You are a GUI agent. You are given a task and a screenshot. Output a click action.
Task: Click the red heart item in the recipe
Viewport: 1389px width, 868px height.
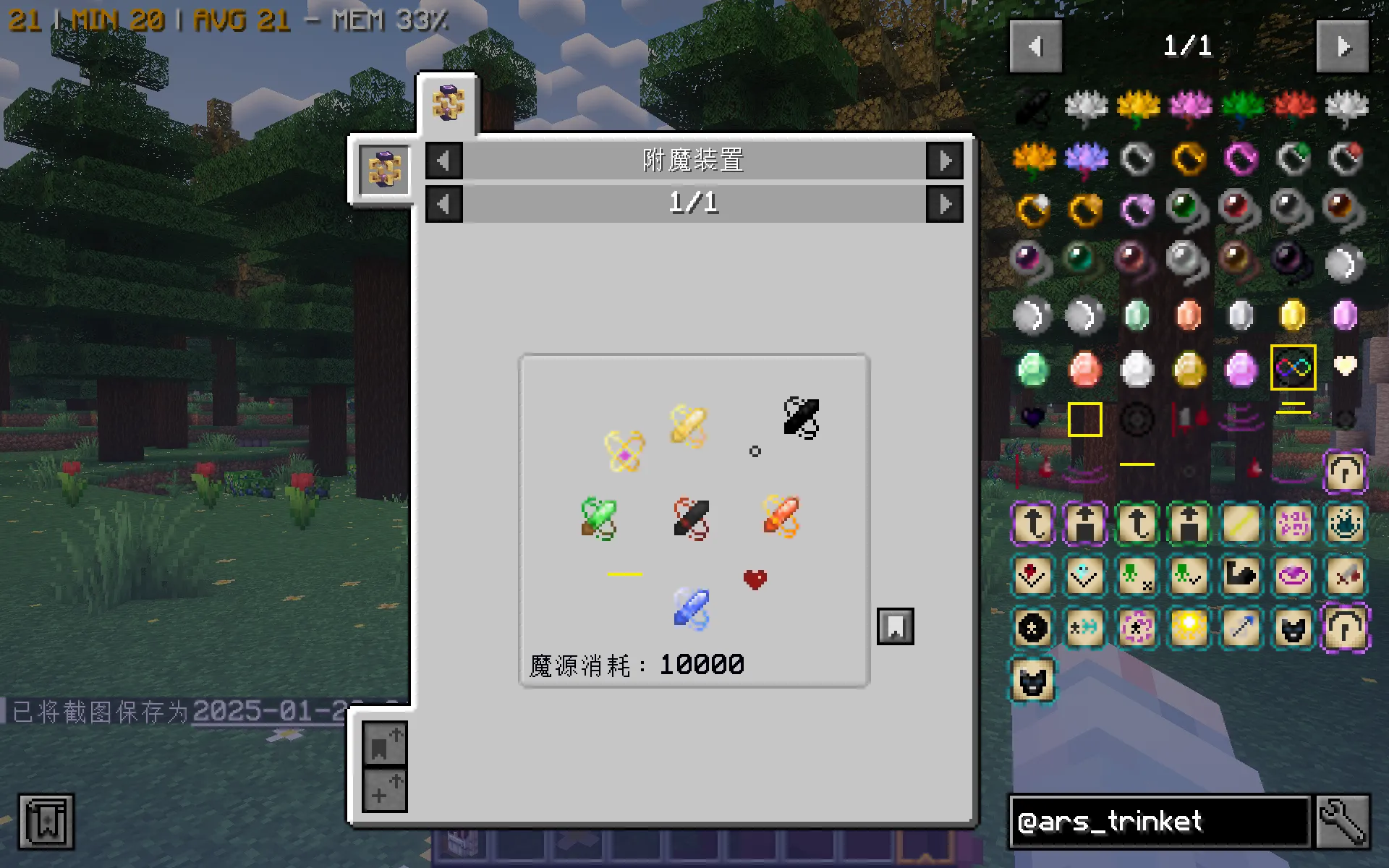click(755, 578)
